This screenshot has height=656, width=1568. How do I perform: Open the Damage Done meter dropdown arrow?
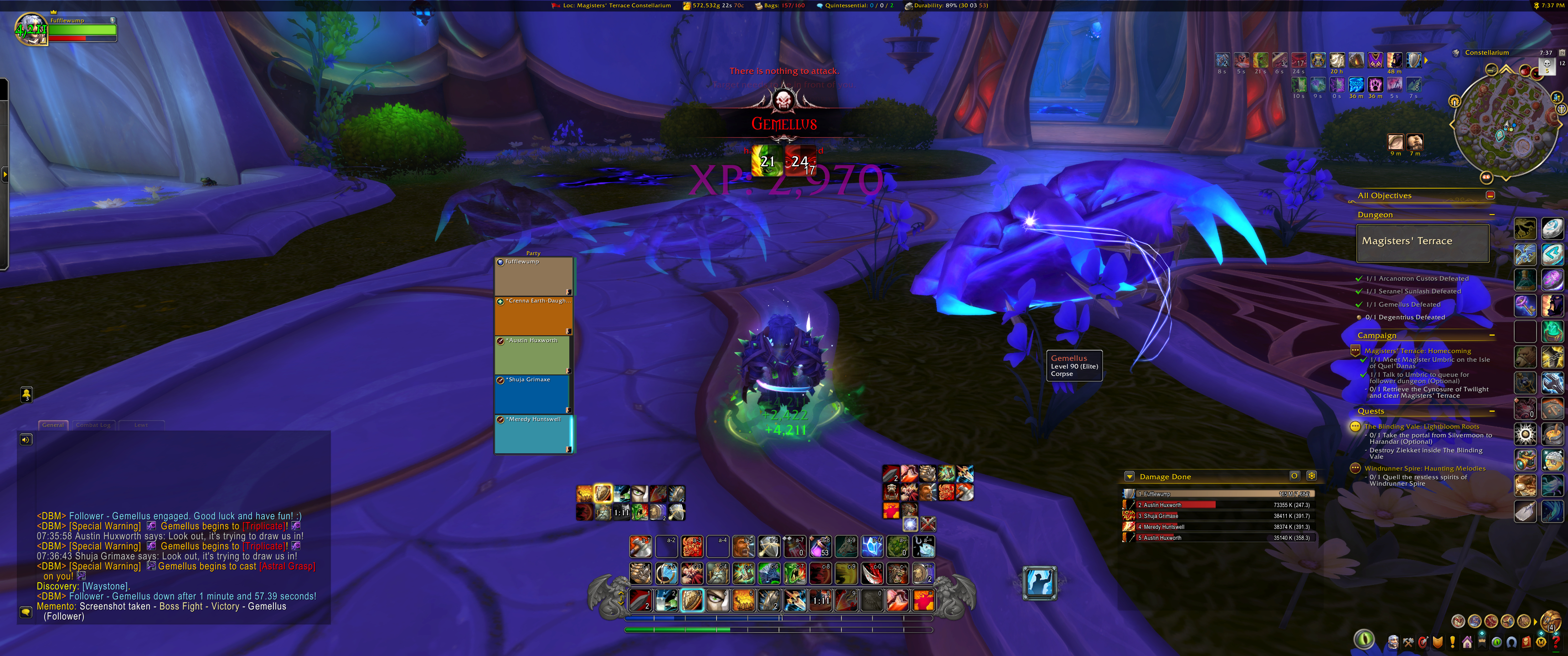pos(1130,477)
